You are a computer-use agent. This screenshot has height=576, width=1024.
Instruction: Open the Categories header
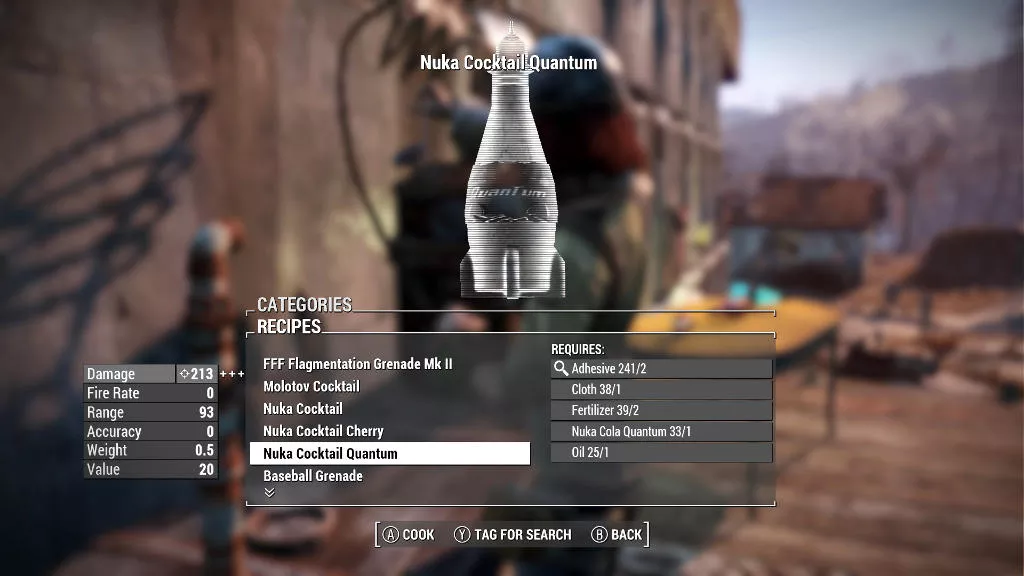(x=305, y=304)
